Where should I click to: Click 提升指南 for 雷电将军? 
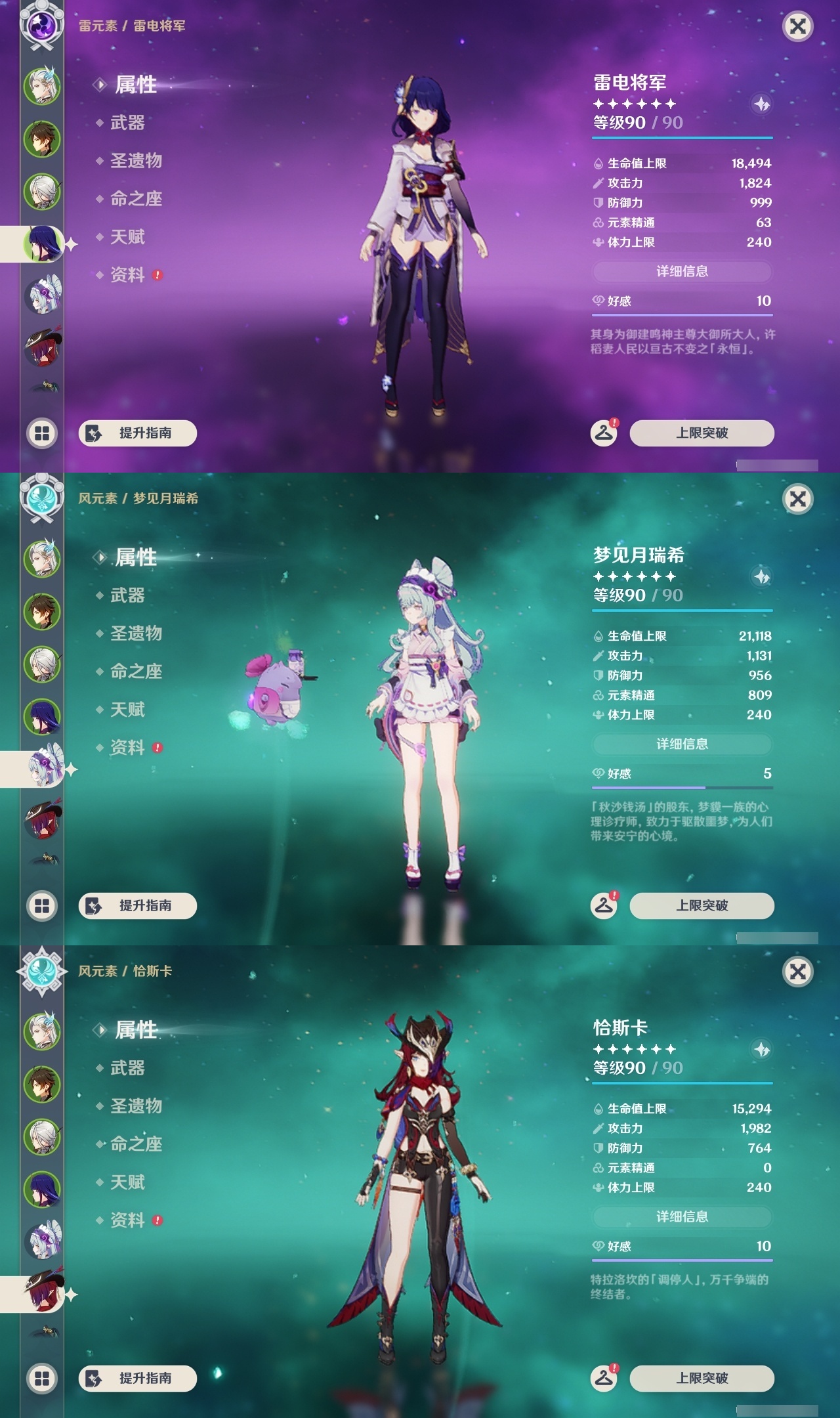coord(137,433)
